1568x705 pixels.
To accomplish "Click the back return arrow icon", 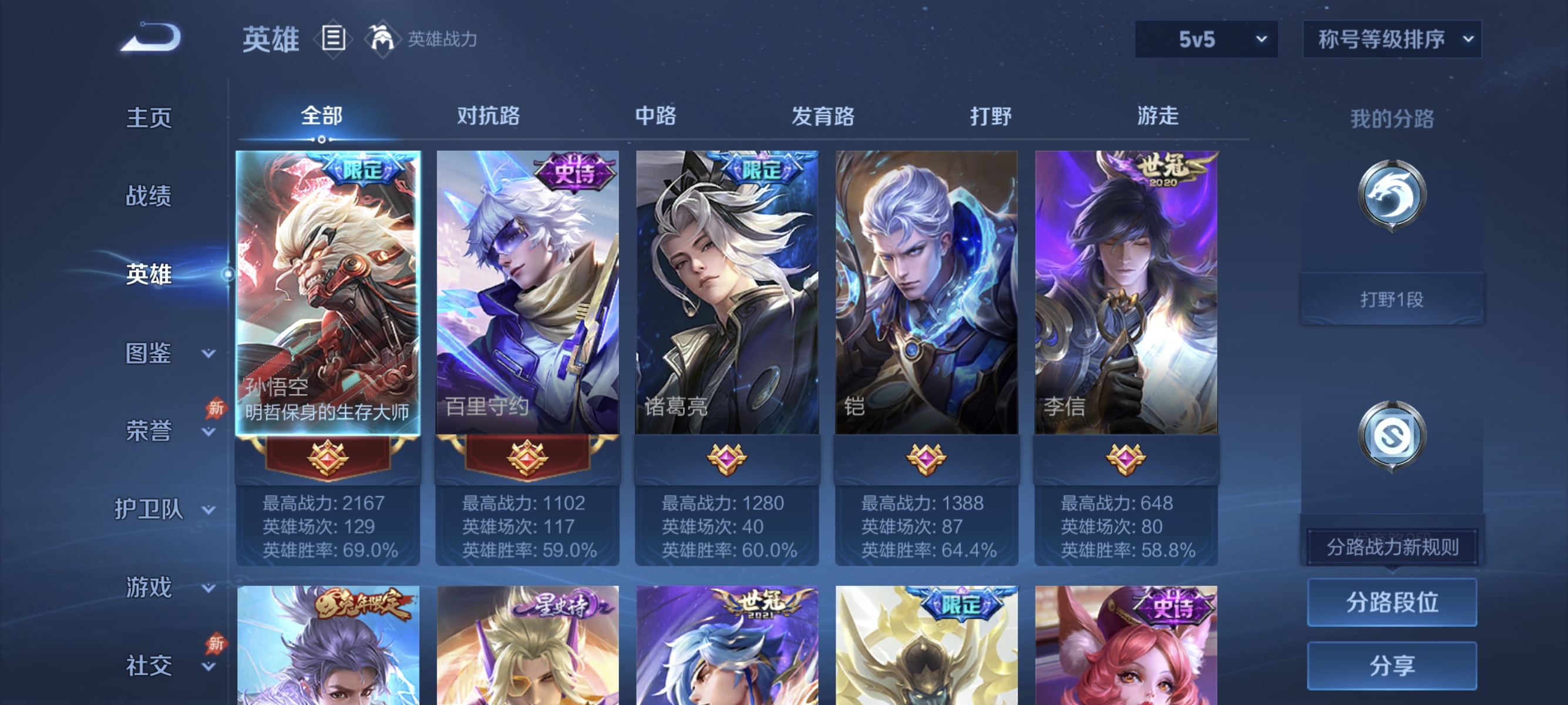I will [154, 36].
